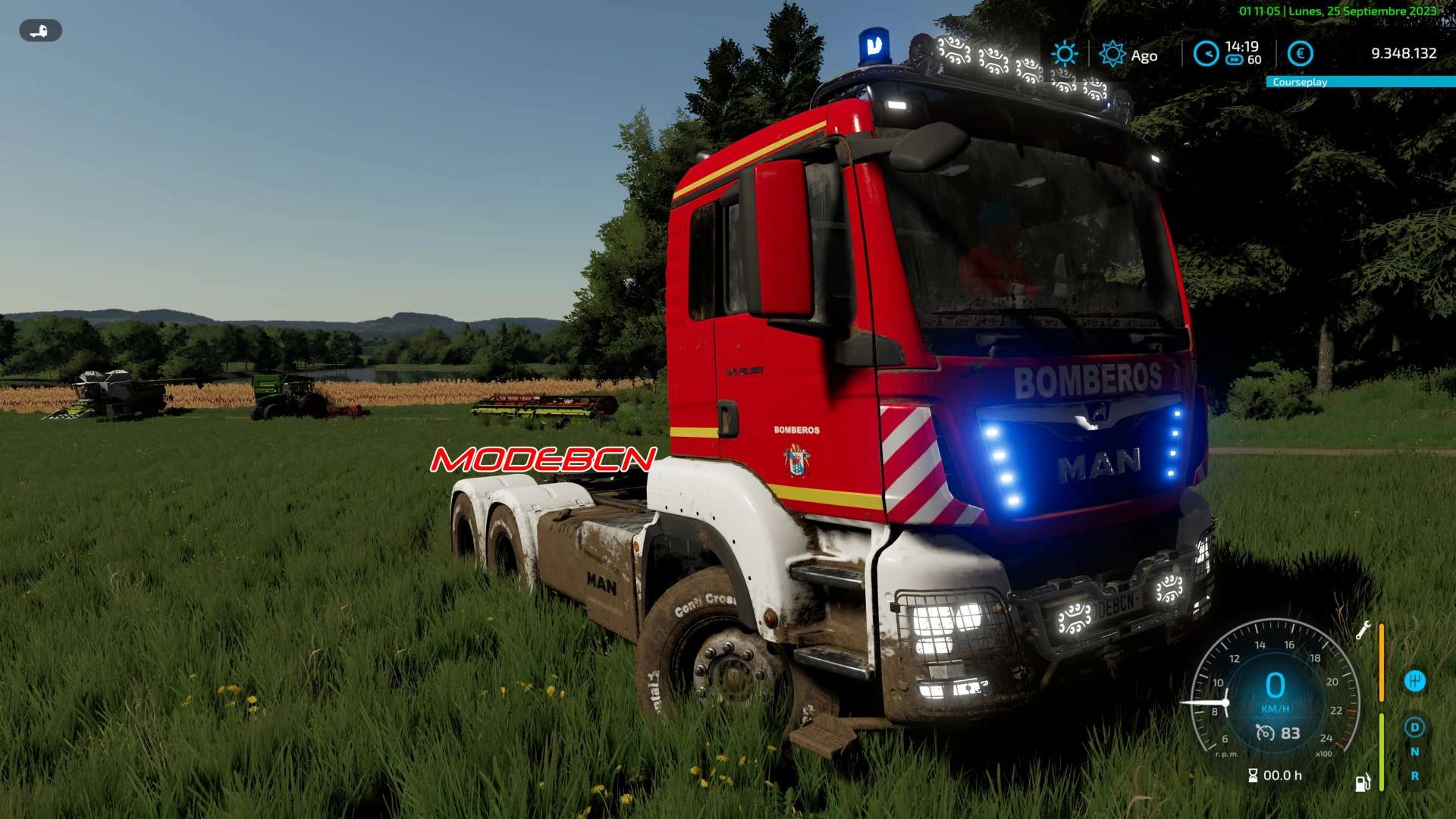Click the vehicle icon pill in the corner

(40, 31)
